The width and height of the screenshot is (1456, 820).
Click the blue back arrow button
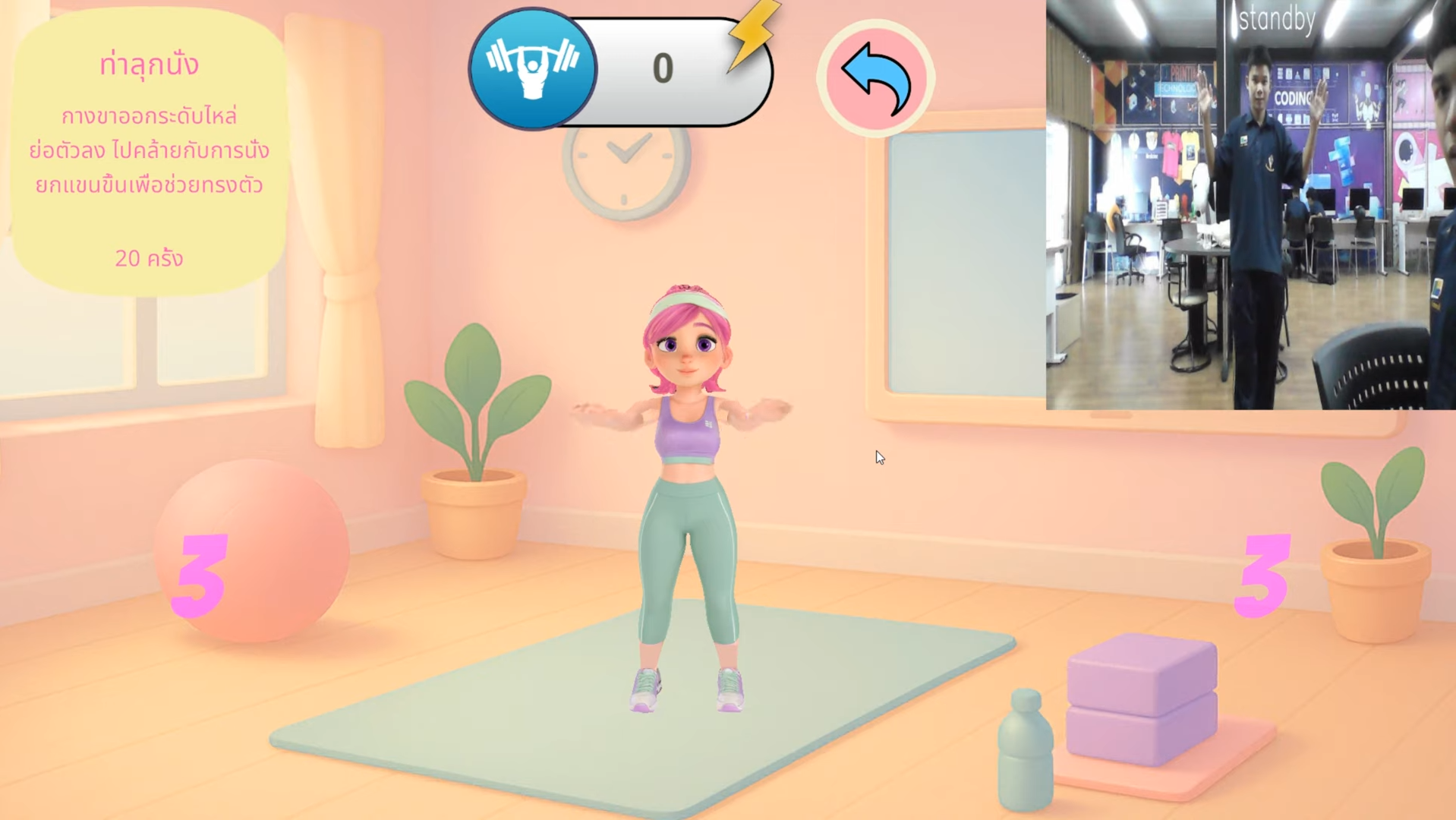pos(875,78)
